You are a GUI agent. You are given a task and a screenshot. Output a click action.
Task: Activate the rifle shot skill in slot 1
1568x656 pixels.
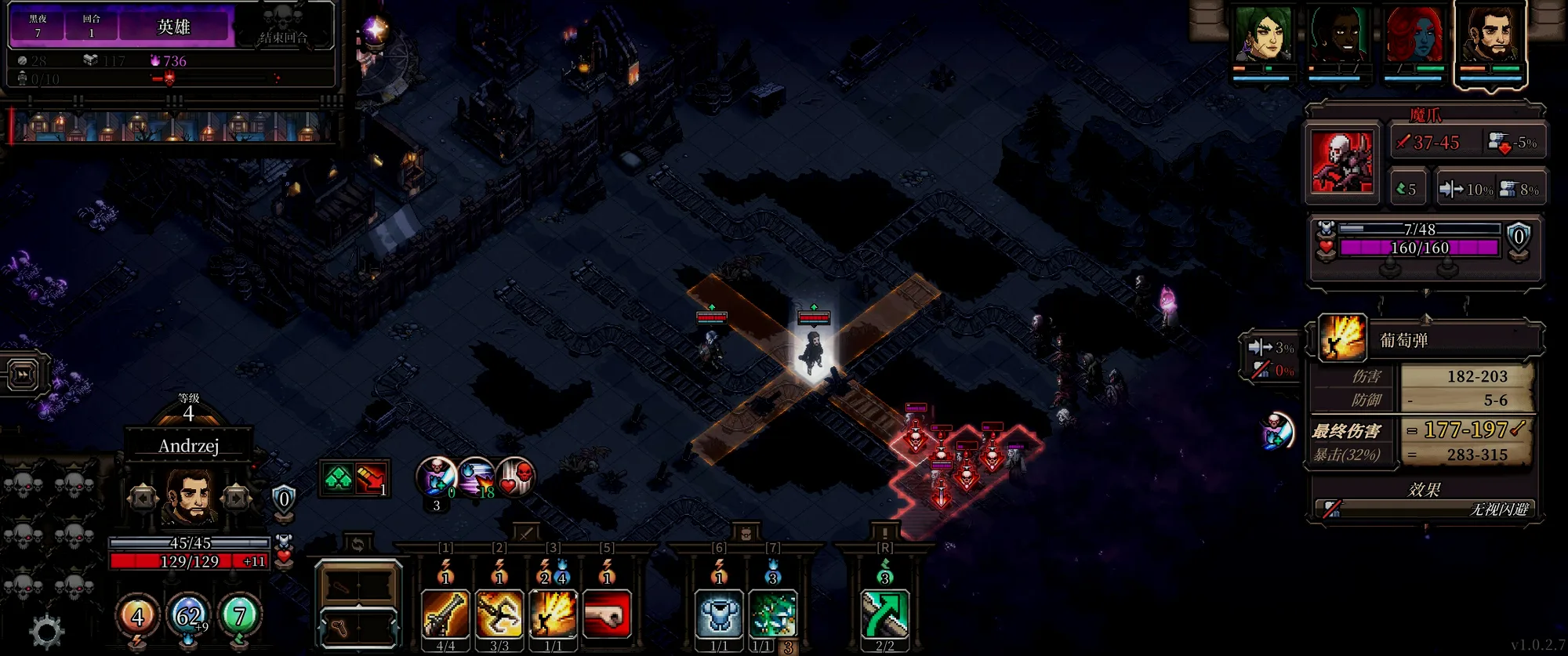(x=445, y=614)
